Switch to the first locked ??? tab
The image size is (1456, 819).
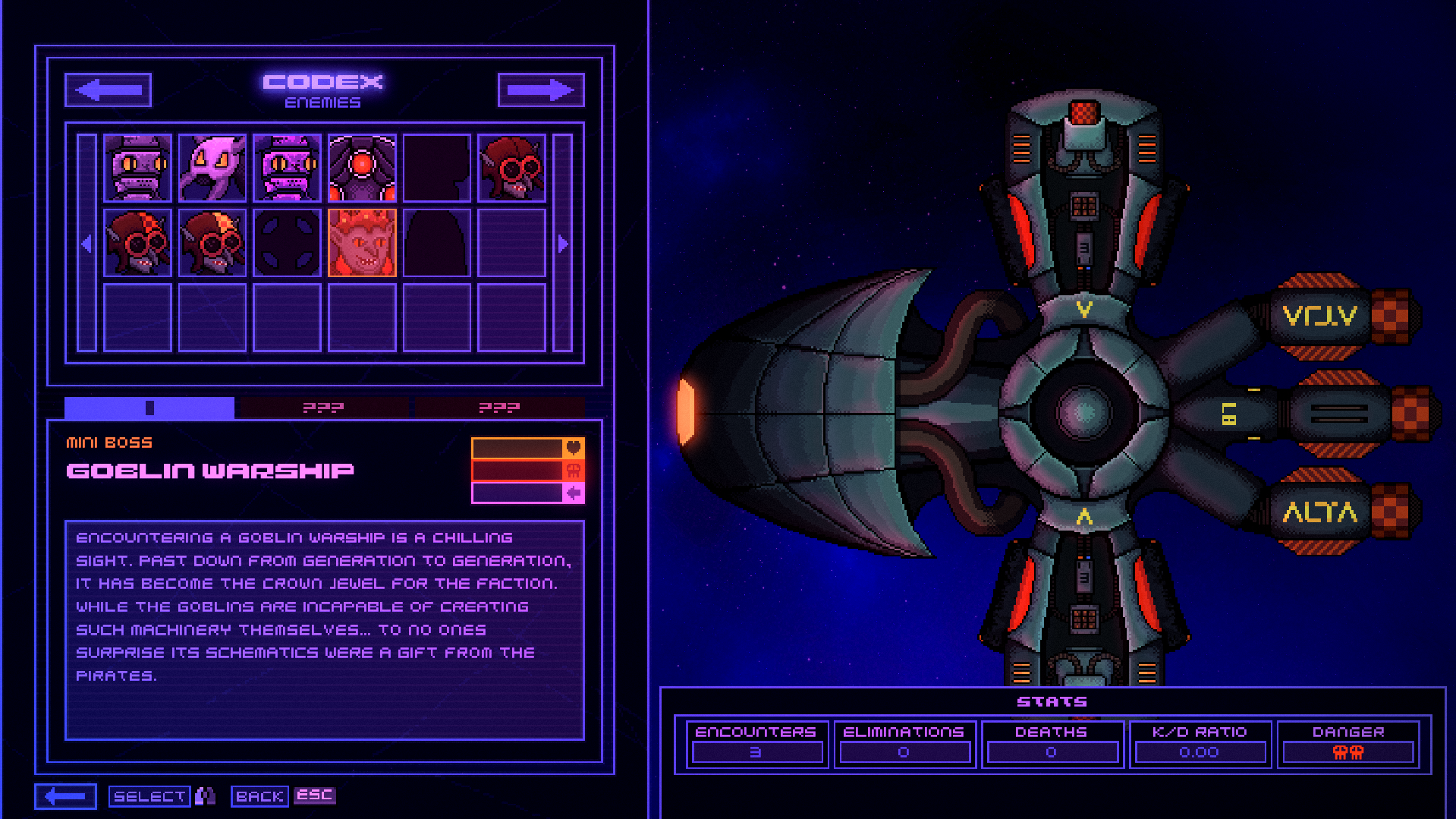point(323,408)
